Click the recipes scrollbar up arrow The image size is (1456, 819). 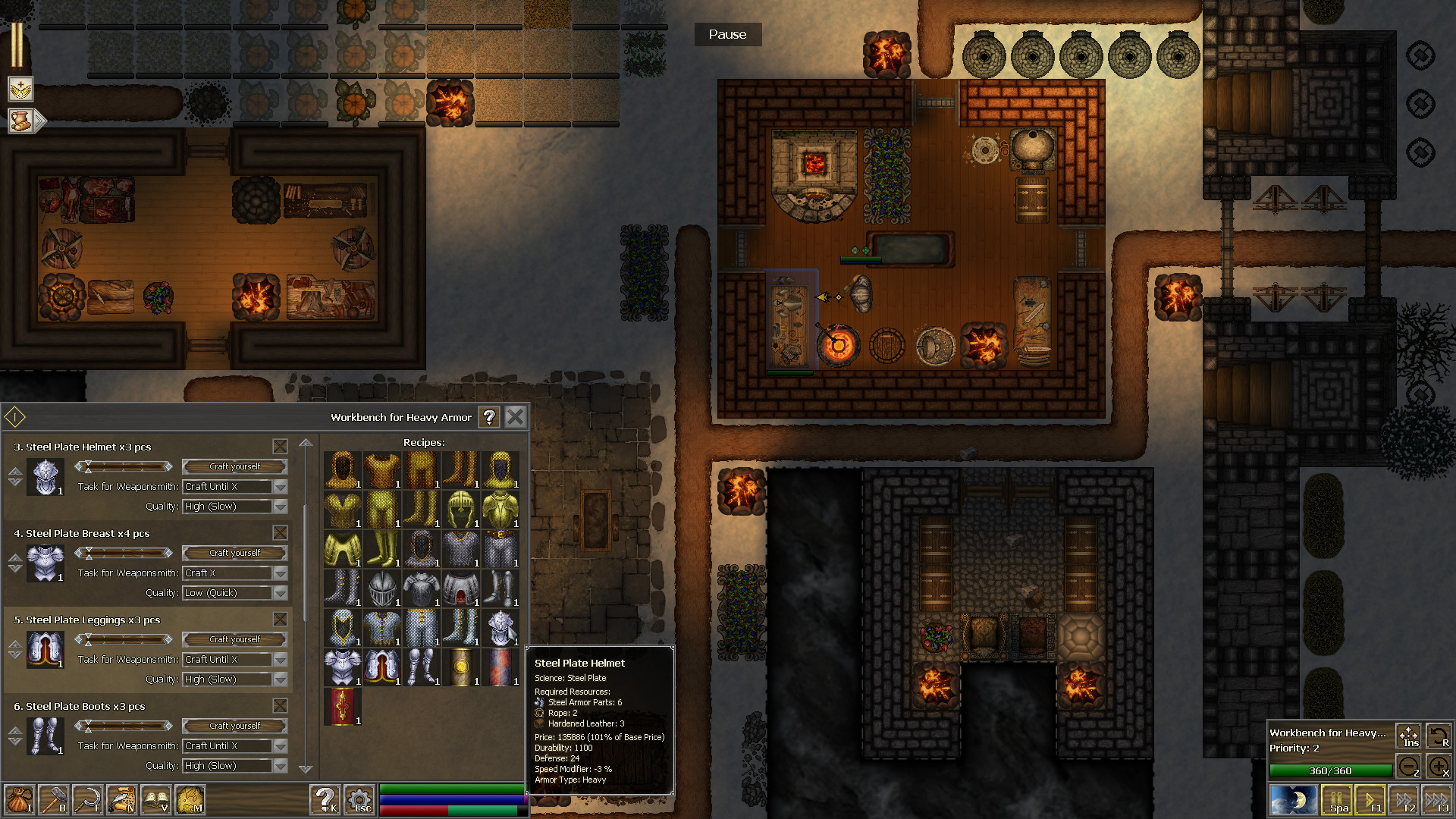coord(307,443)
